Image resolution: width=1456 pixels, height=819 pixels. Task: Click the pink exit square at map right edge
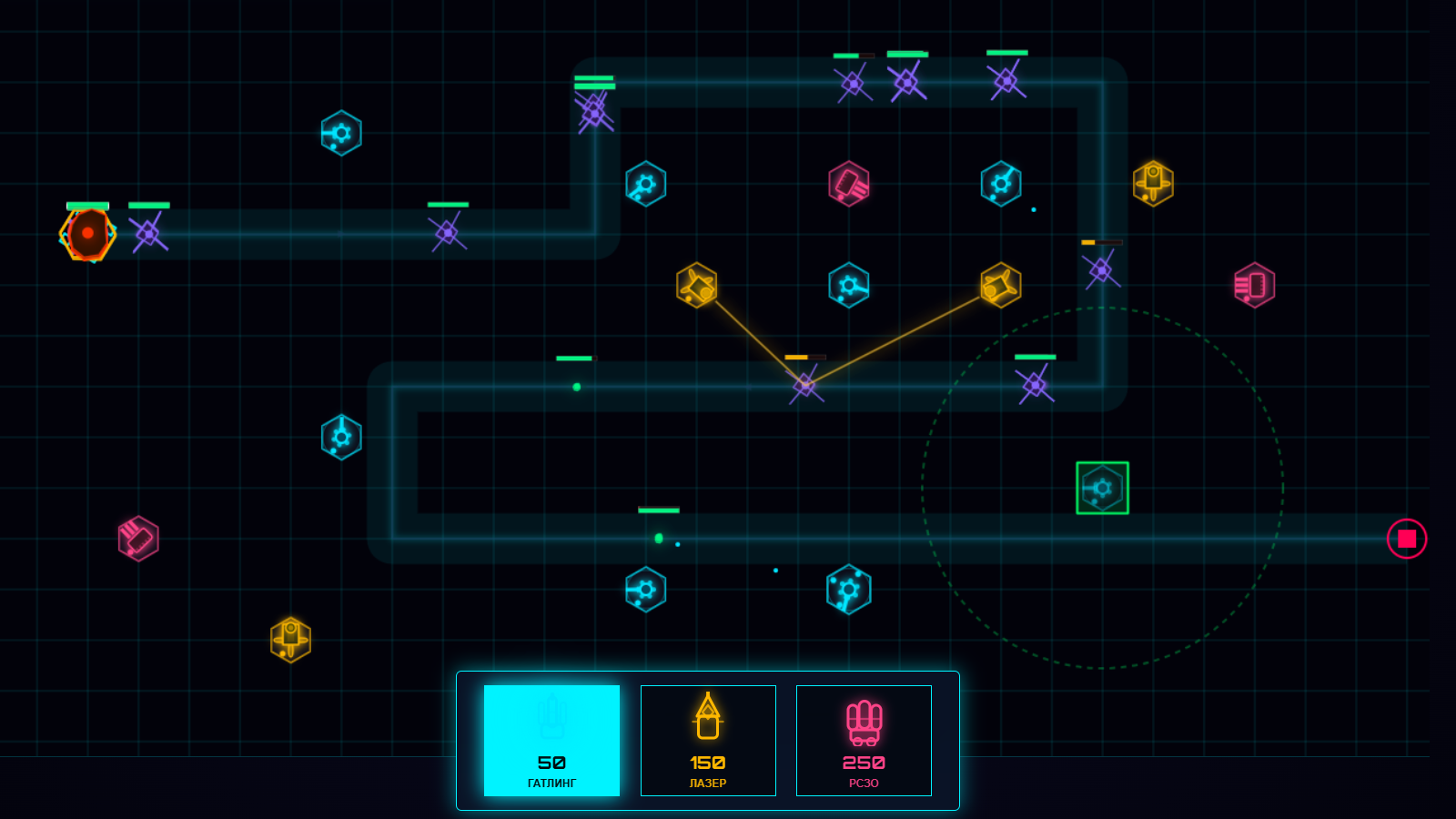(1406, 538)
